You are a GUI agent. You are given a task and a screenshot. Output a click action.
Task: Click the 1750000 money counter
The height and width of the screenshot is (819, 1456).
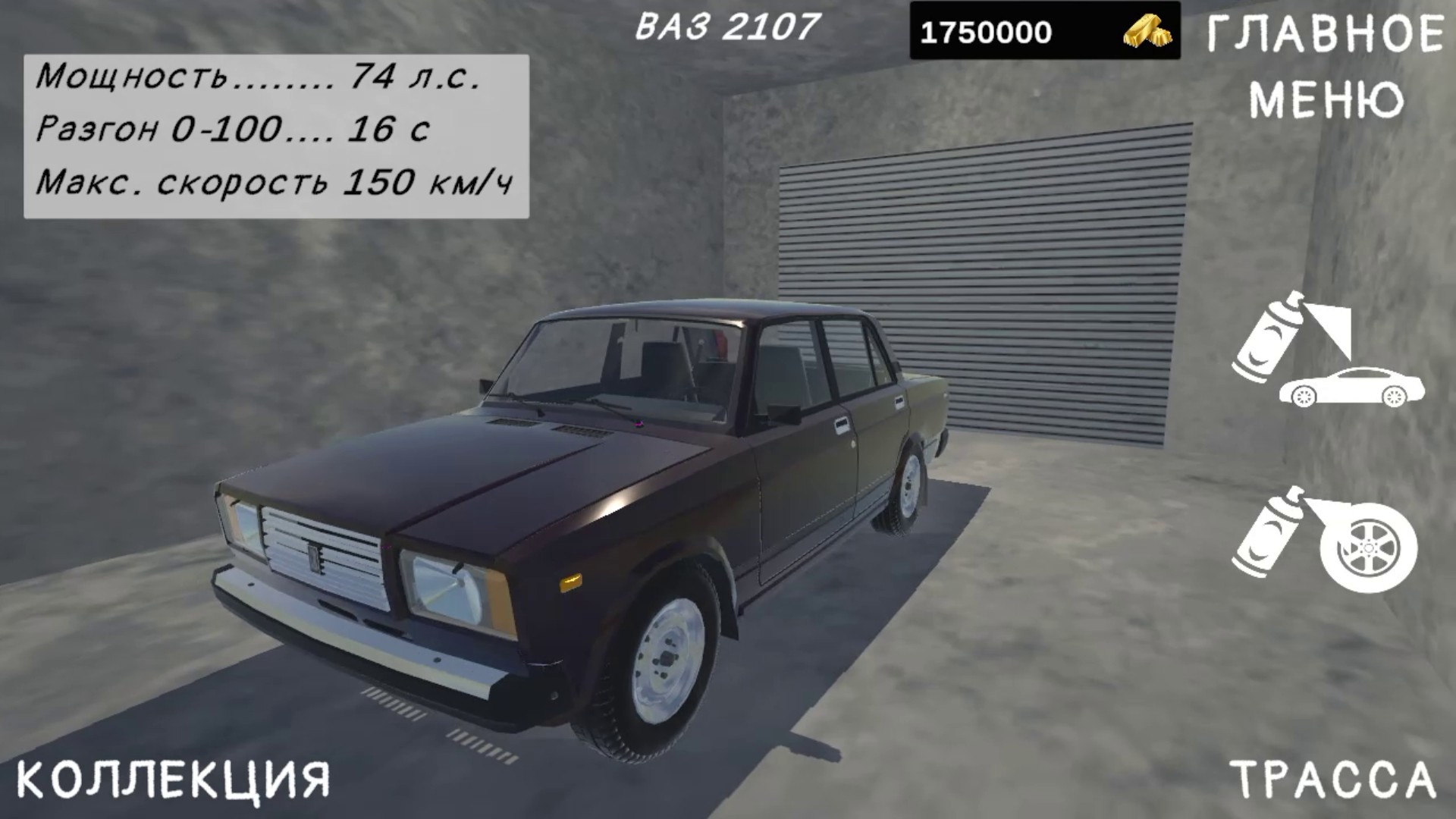click(x=986, y=30)
